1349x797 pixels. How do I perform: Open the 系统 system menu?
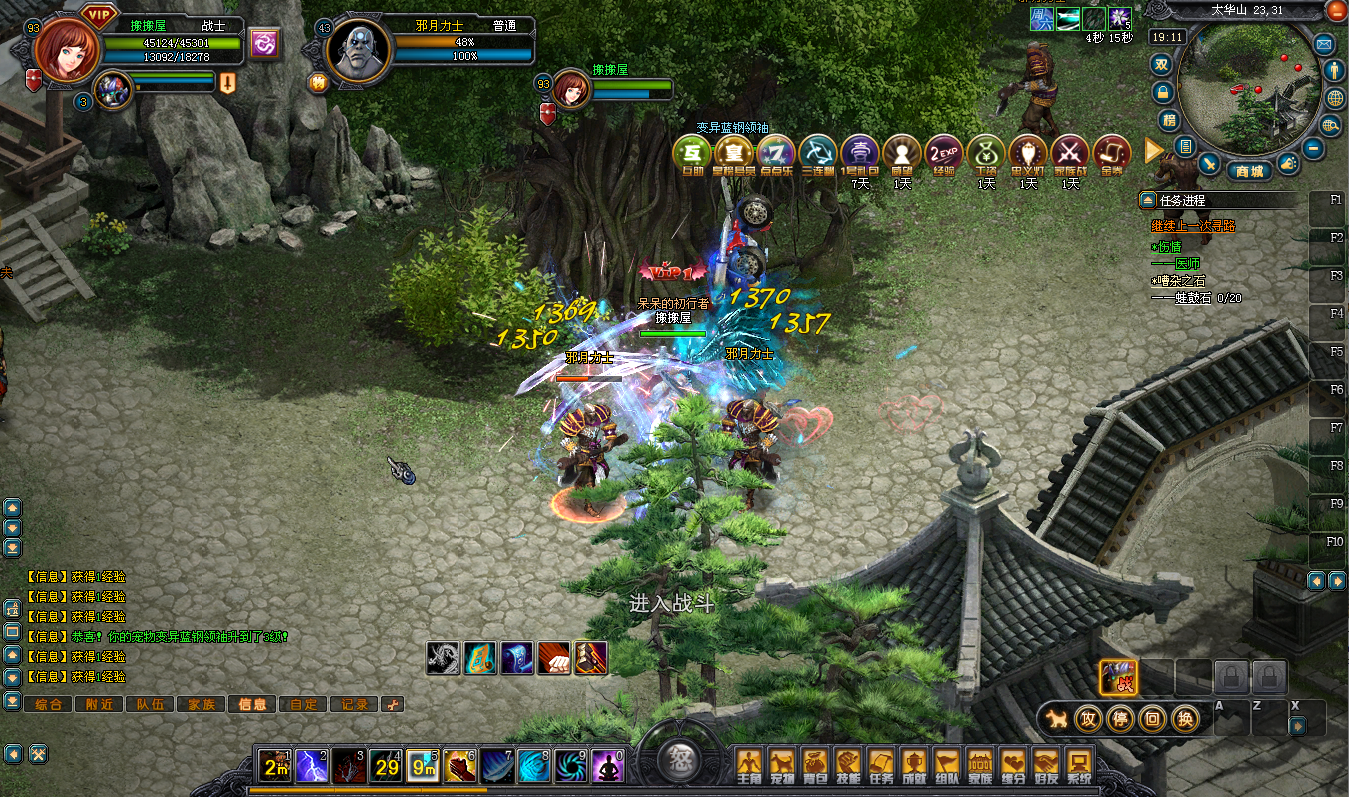tap(1077, 767)
